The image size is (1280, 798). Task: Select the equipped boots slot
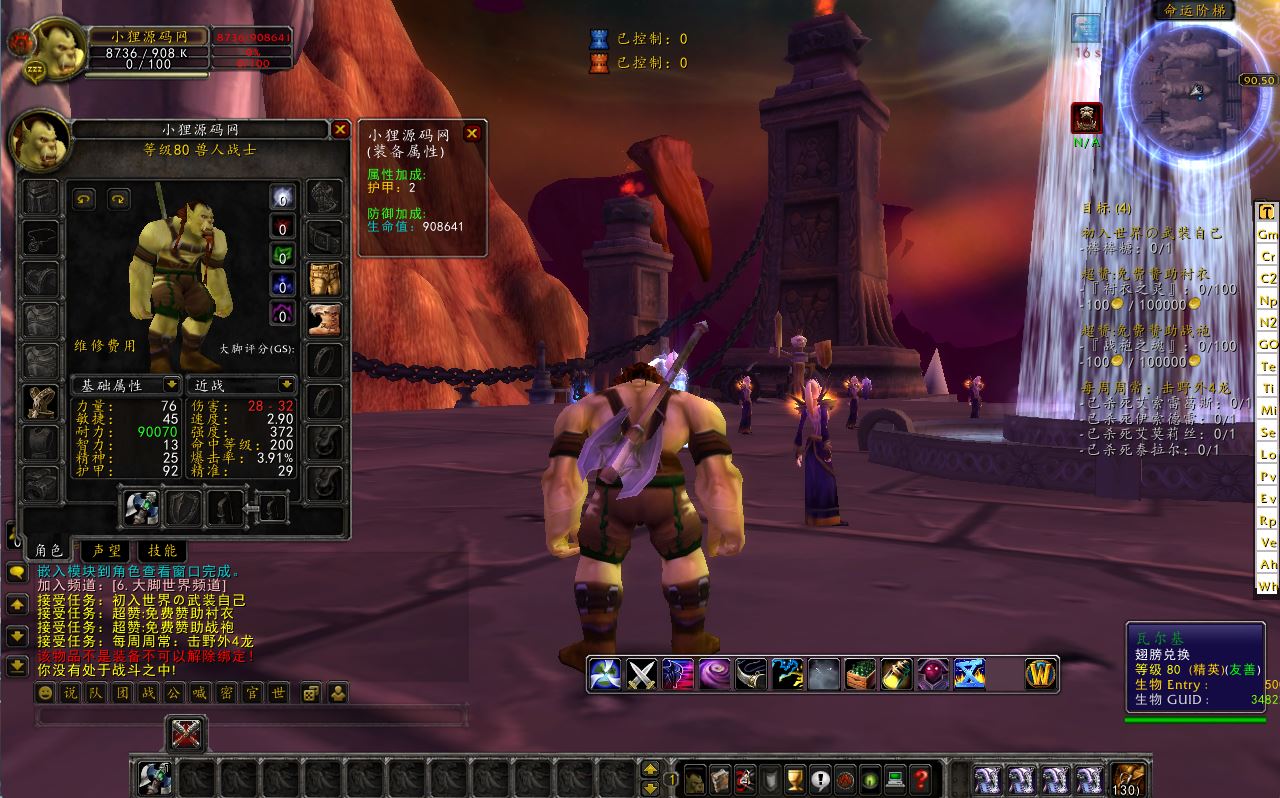click(x=324, y=320)
